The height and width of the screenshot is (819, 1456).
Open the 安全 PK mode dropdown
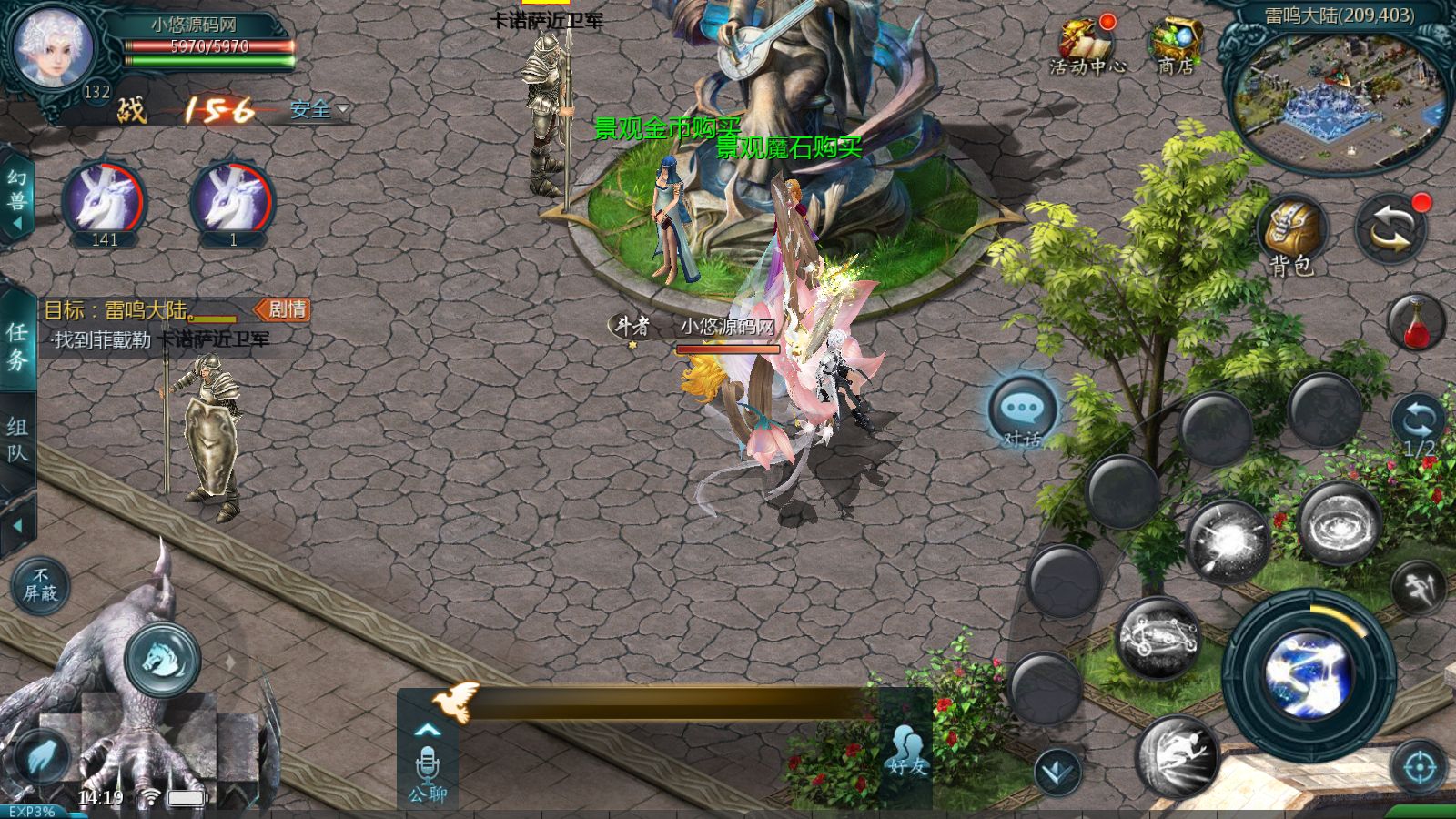(318, 110)
